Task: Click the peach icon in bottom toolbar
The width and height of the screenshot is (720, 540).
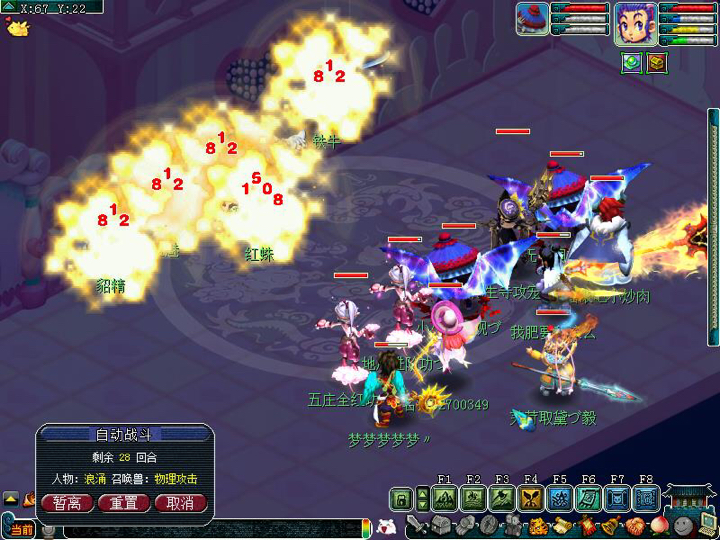Action: pos(659,526)
